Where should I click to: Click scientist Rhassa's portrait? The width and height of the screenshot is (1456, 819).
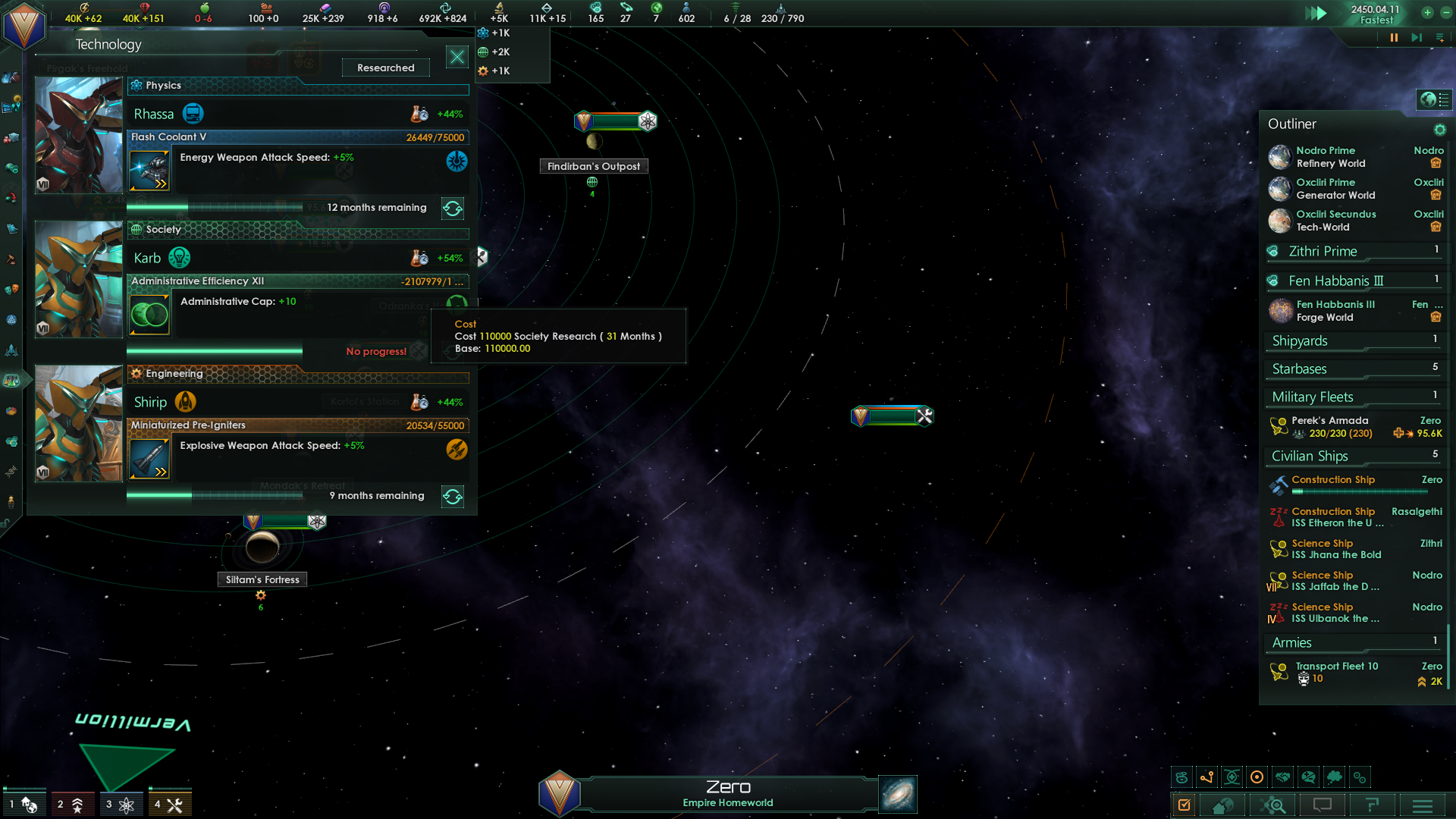(79, 135)
